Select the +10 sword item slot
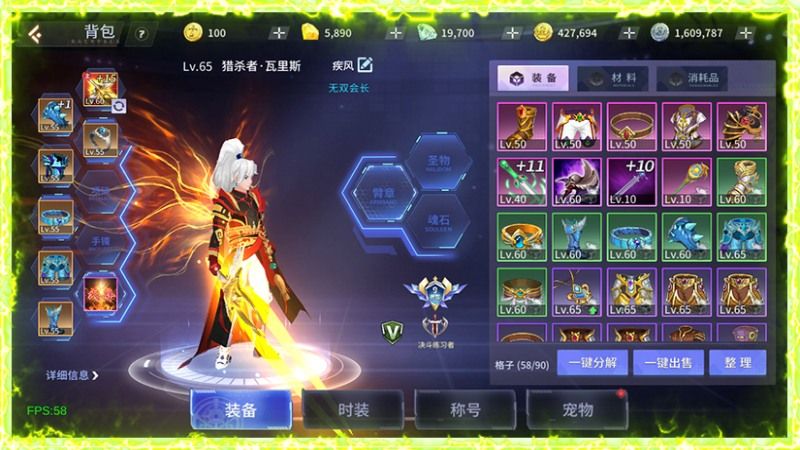This screenshot has width=800, height=450. [x=631, y=180]
